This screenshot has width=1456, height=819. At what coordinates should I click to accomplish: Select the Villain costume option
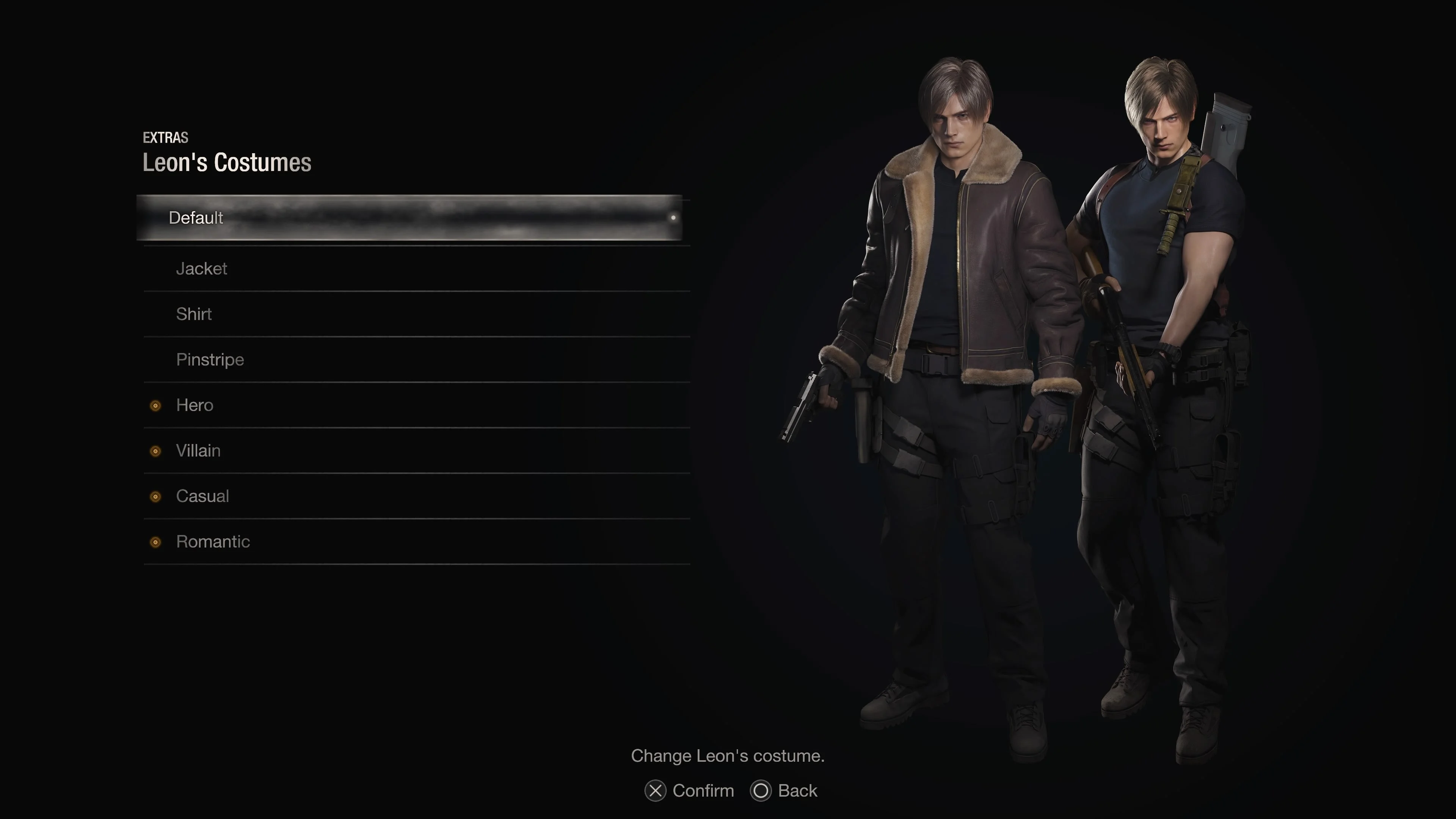point(198,450)
